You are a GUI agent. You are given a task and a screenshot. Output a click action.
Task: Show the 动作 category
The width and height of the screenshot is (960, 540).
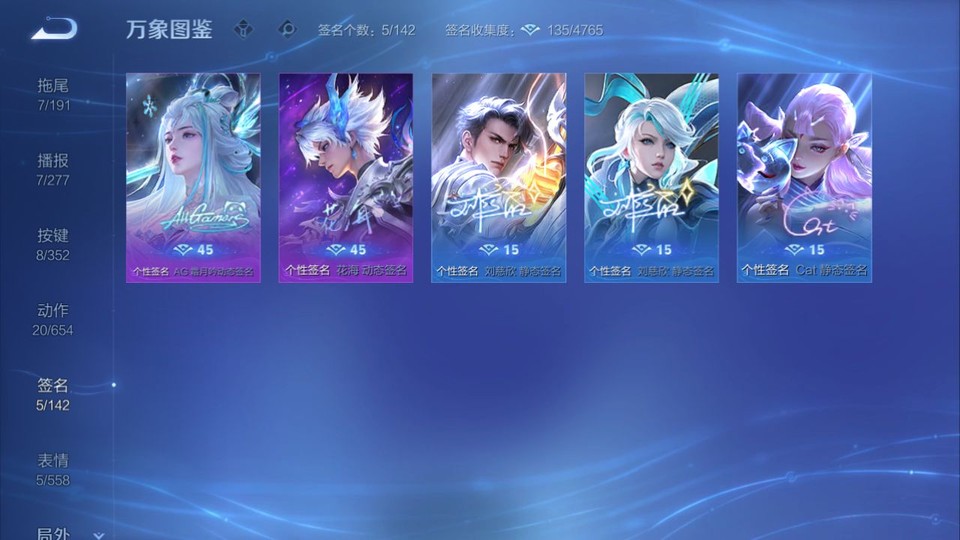click(x=53, y=319)
